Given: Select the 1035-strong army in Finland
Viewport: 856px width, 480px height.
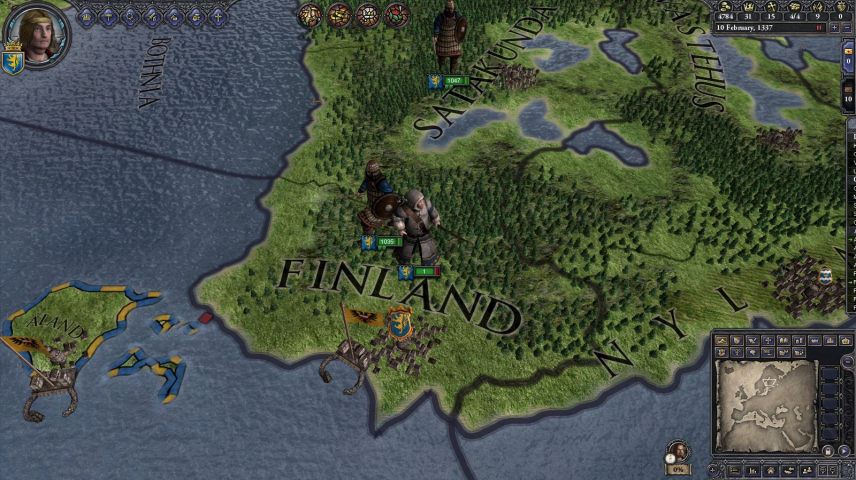Looking at the screenshot, I should [x=387, y=242].
